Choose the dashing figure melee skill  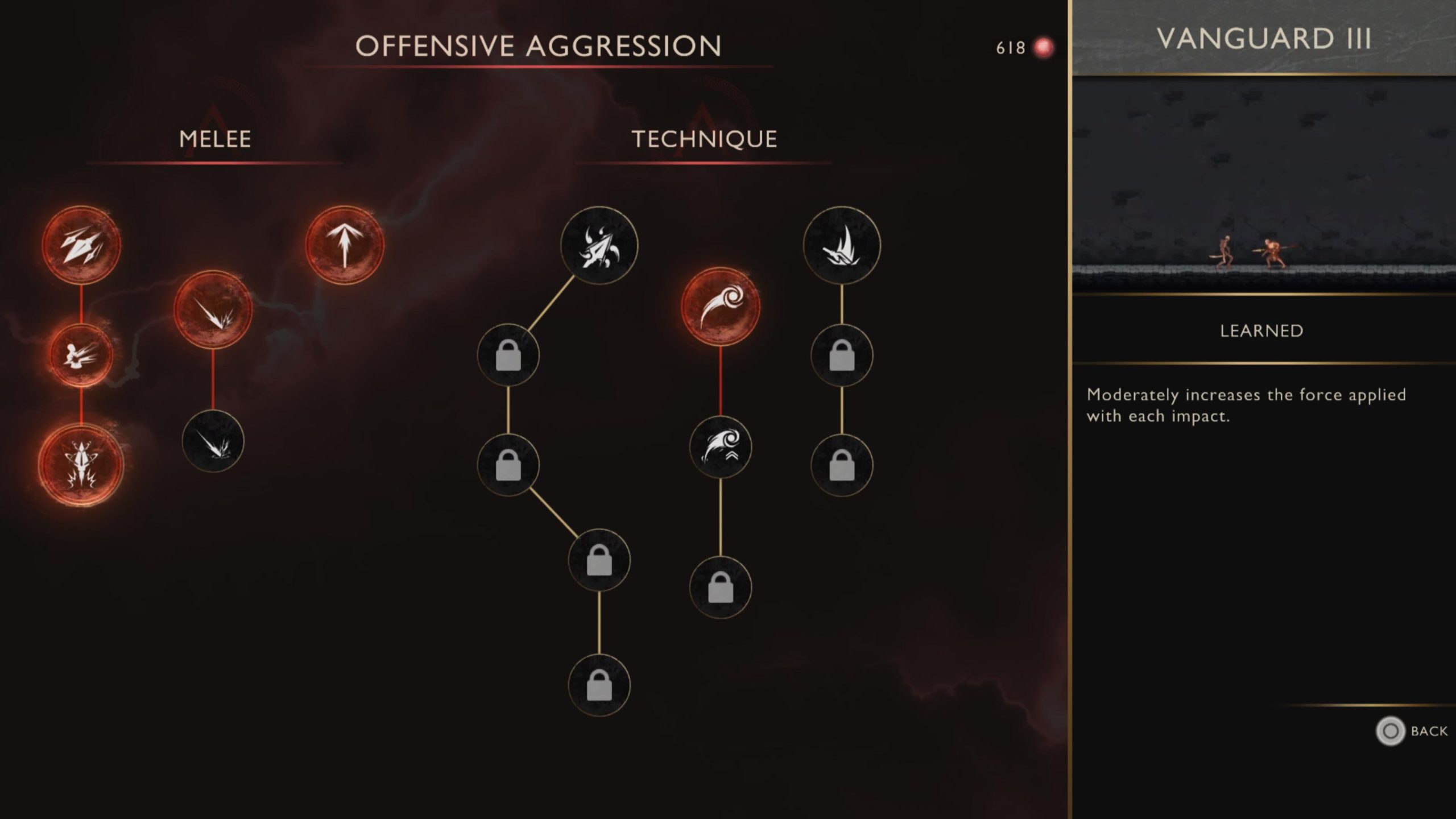pyautogui.click(x=81, y=356)
